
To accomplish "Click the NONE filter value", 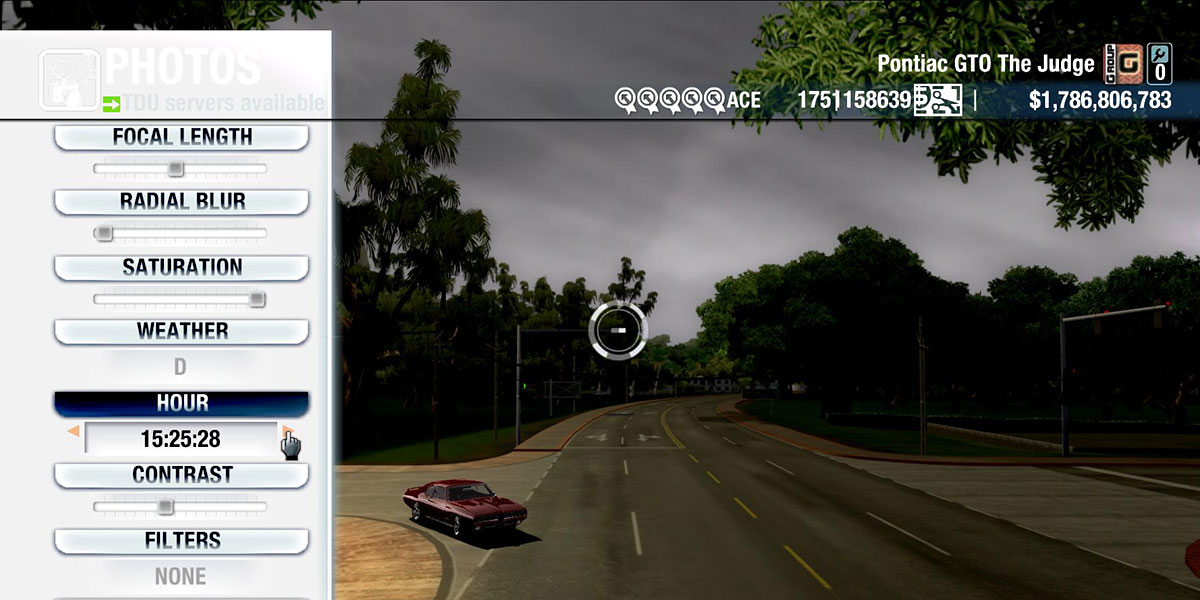I will 180,576.
